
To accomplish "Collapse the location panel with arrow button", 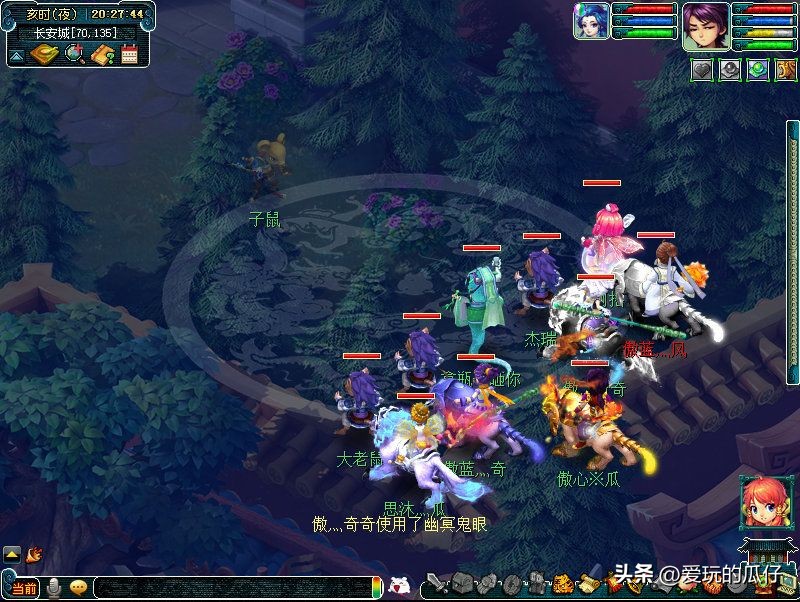I will pyautogui.click(x=17, y=54).
